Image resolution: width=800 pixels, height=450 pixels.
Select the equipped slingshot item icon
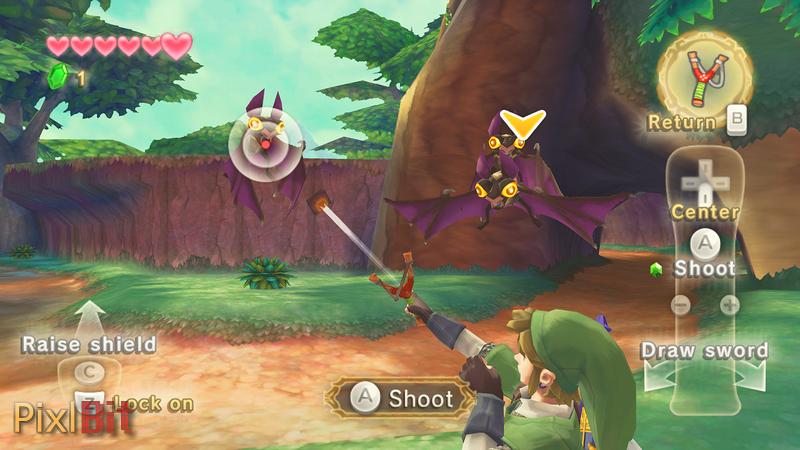tap(704, 75)
